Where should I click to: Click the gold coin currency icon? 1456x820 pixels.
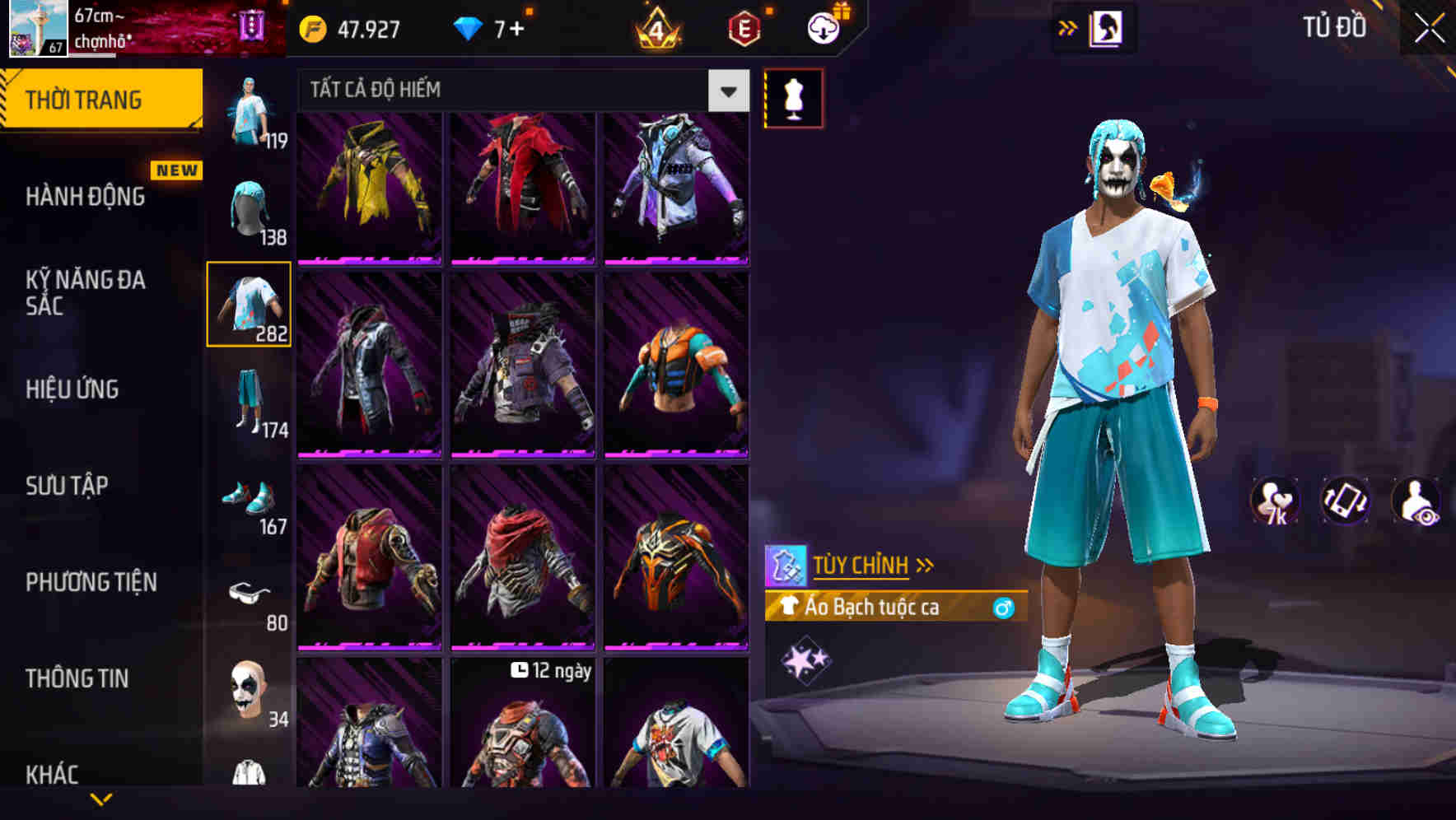(311, 27)
